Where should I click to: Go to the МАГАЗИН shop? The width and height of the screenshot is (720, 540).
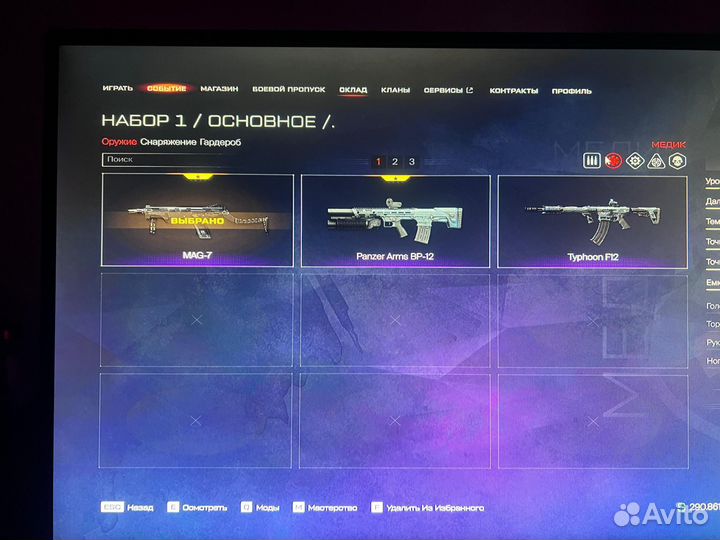219,89
